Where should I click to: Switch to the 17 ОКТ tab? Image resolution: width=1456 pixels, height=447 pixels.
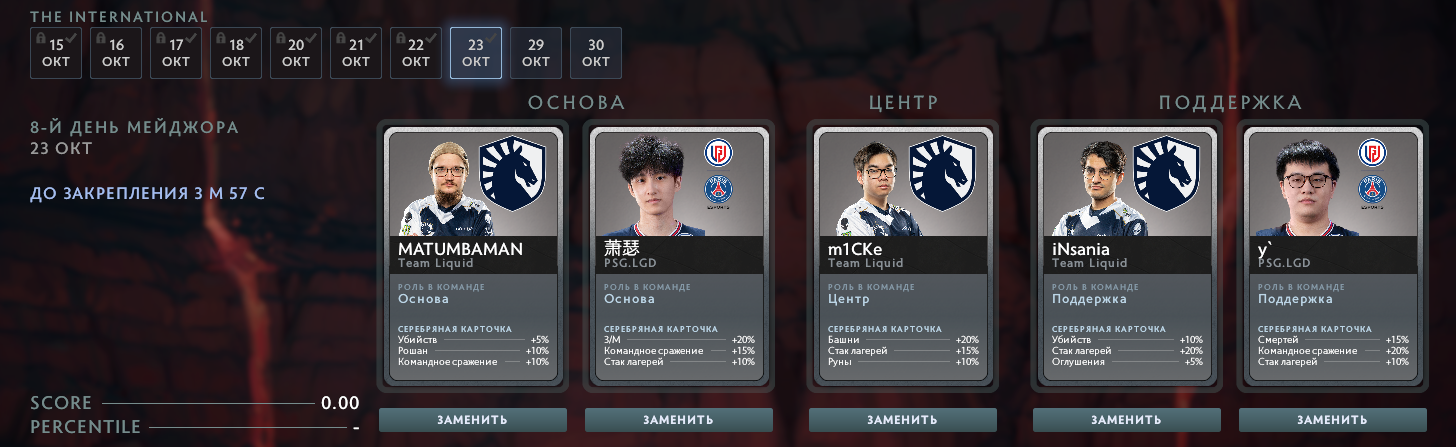point(176,53)
